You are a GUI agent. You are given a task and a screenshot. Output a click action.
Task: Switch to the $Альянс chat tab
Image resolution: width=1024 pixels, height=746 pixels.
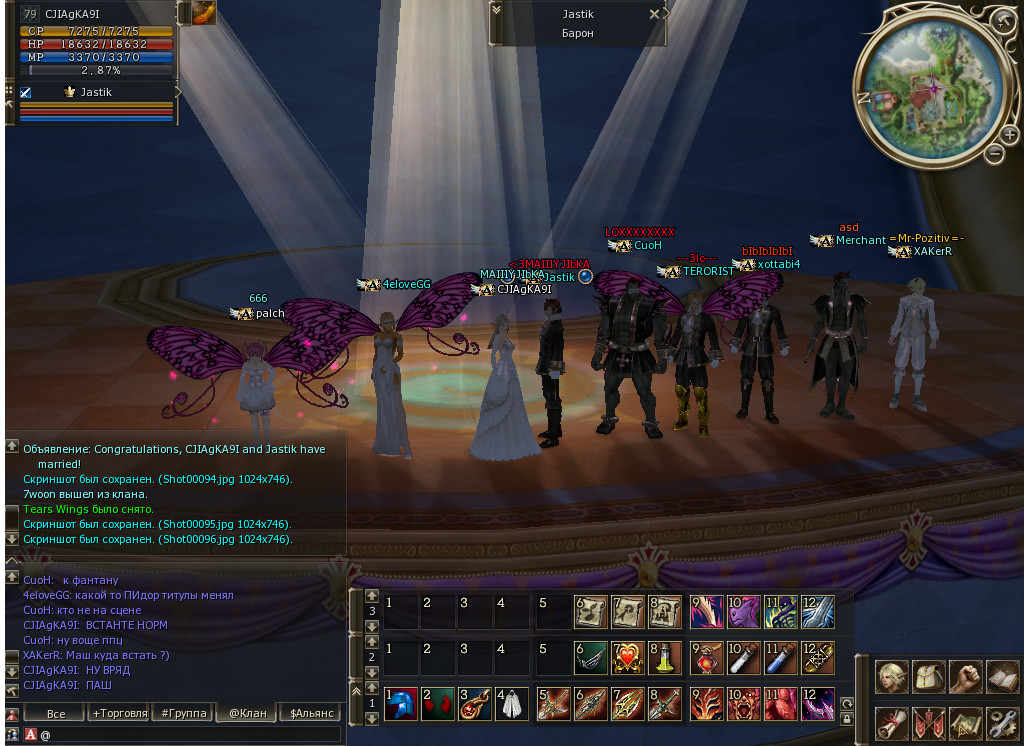point(312,713)
